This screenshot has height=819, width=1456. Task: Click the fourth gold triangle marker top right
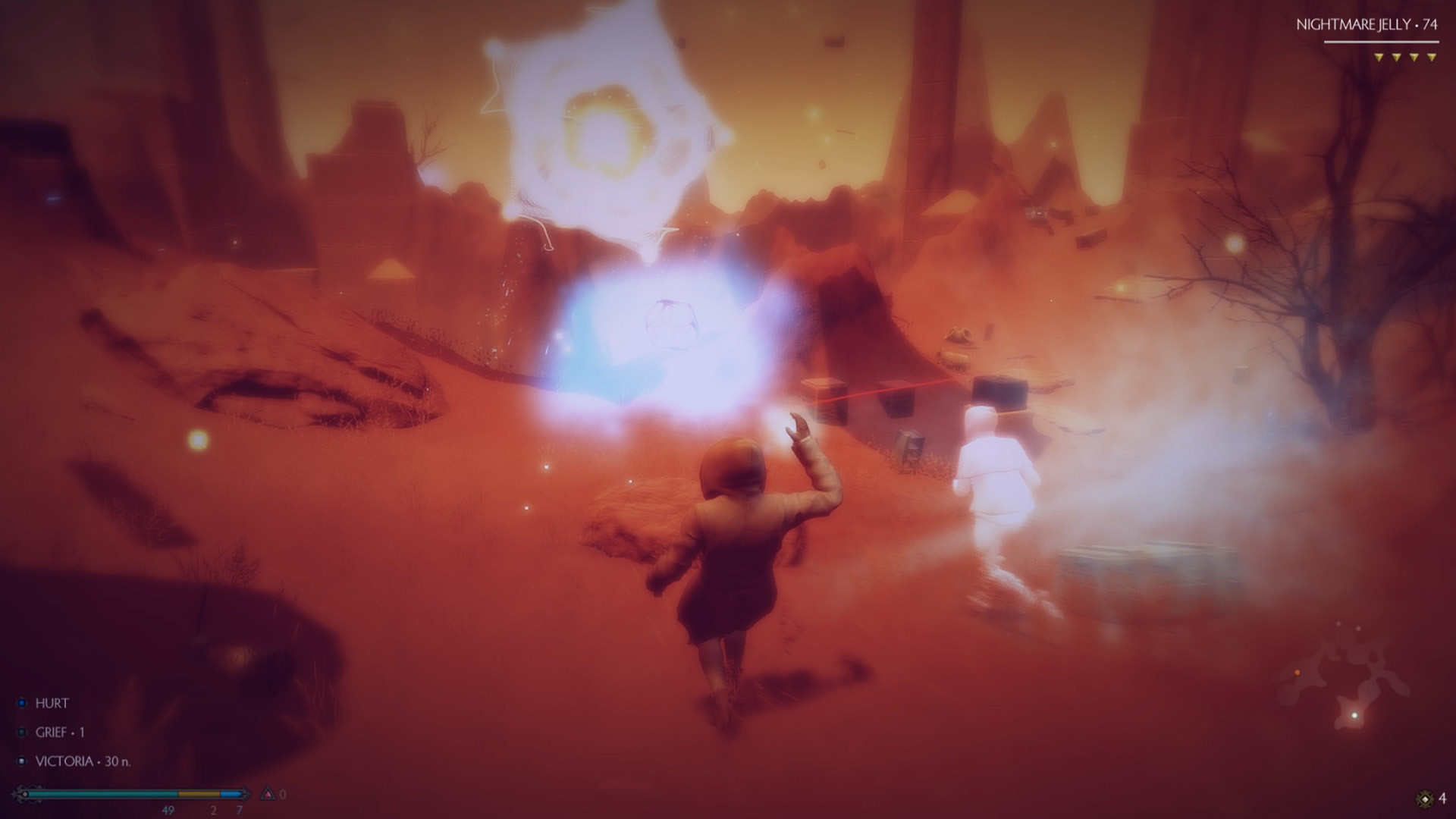click(x=1432, y=57)
